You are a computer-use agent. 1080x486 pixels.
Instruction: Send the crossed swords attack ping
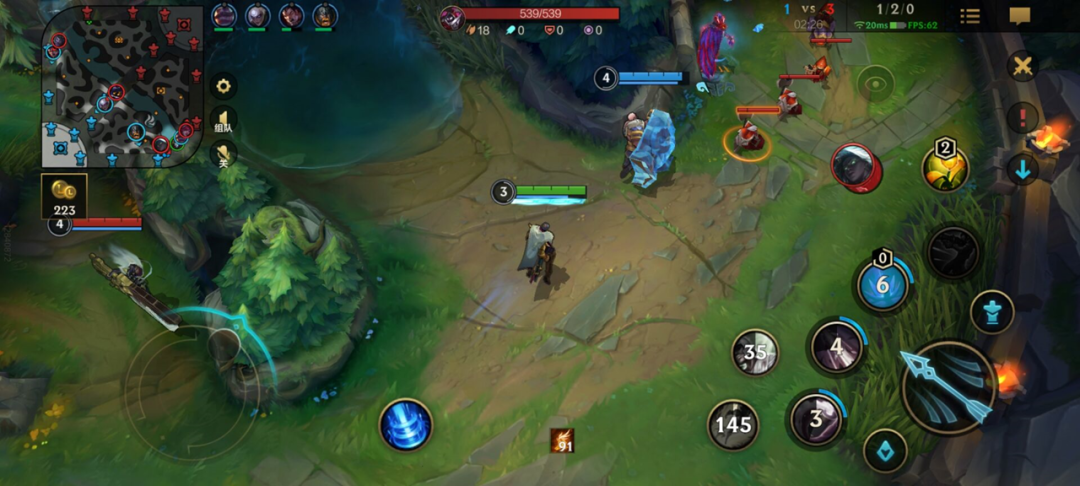pyautogui.click(x=1022, y=67)
